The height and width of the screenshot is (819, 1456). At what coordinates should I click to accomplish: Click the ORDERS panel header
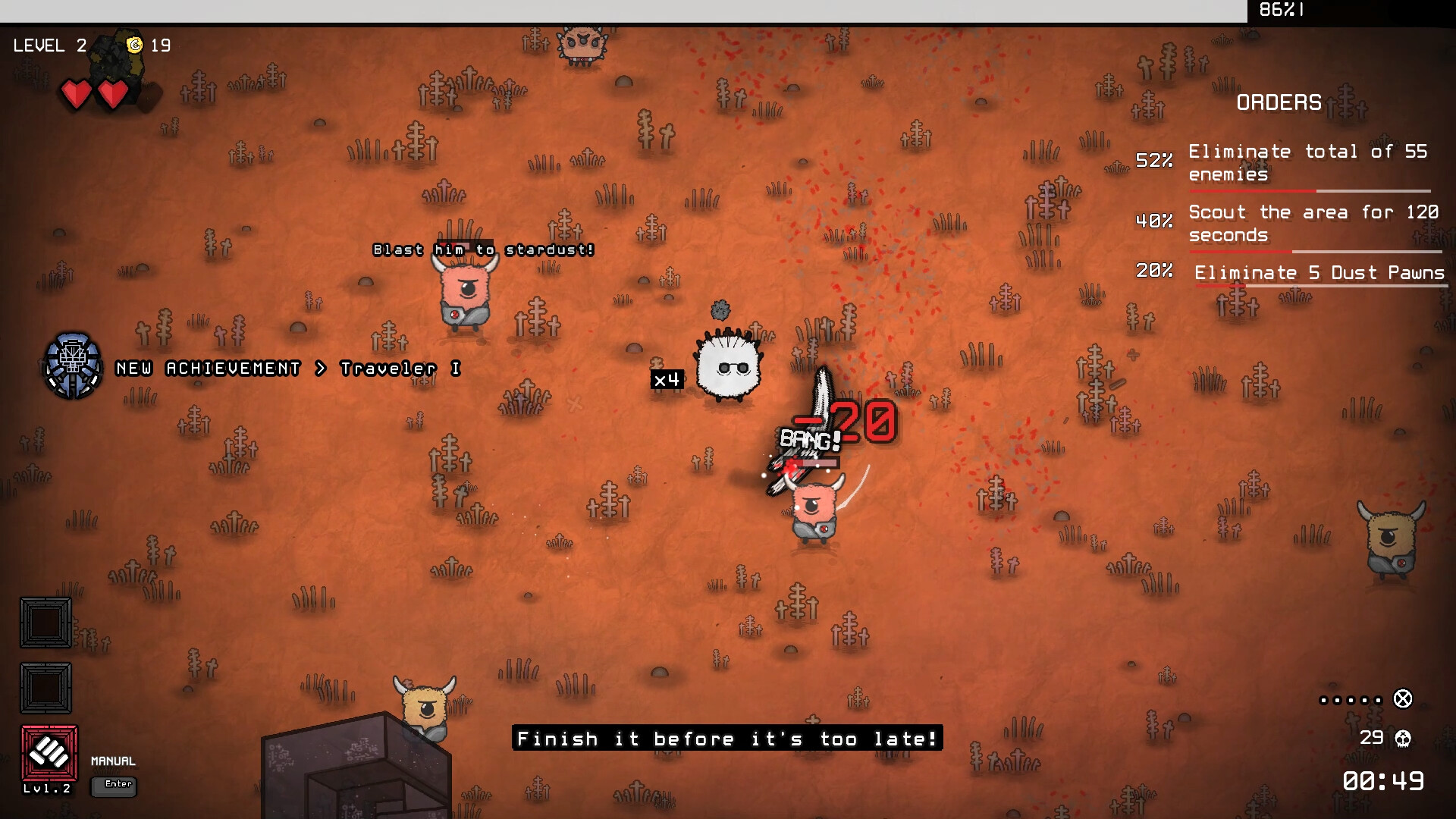[1279, 102]
